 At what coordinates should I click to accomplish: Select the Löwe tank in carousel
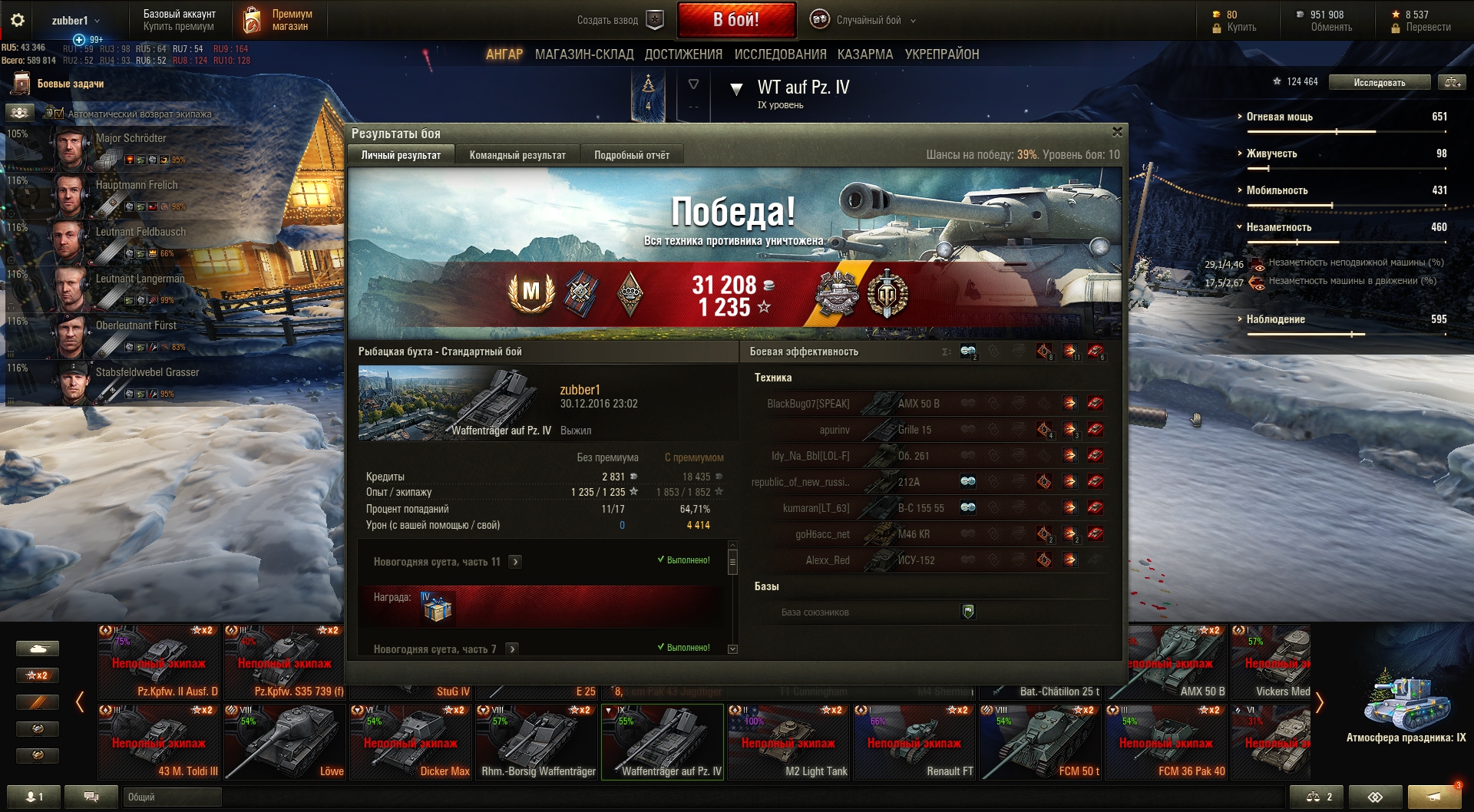(285, 742)
